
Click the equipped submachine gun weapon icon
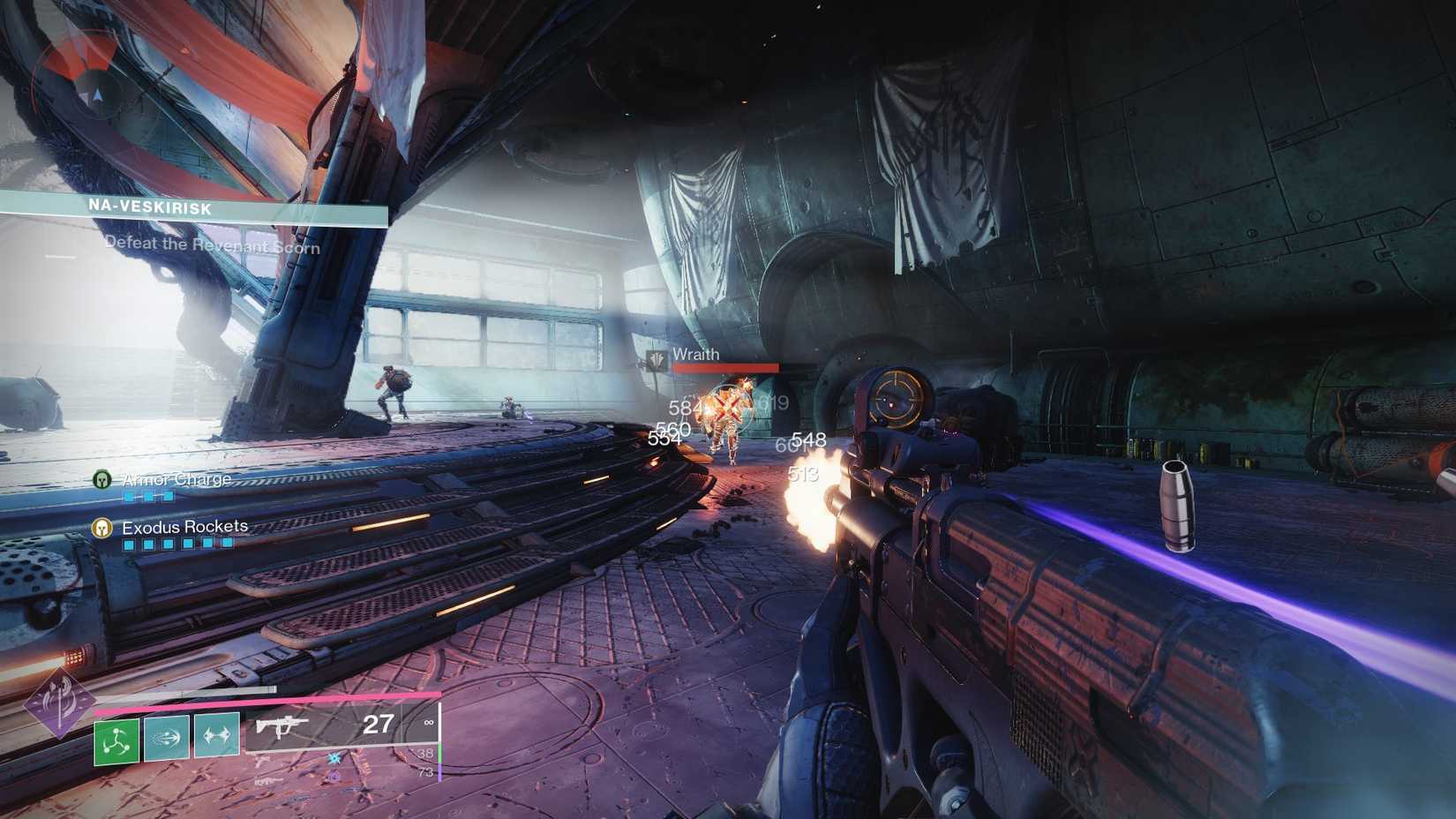point(284,727)
